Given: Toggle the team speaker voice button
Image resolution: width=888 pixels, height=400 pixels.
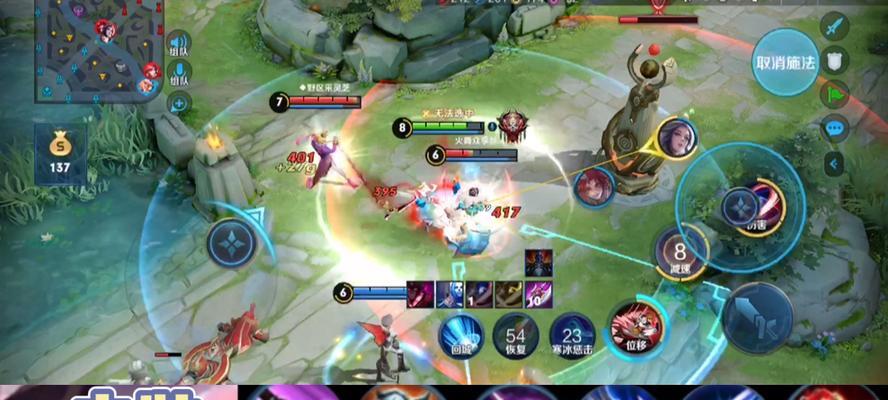Looking at the screenshot, I should 179,45.
